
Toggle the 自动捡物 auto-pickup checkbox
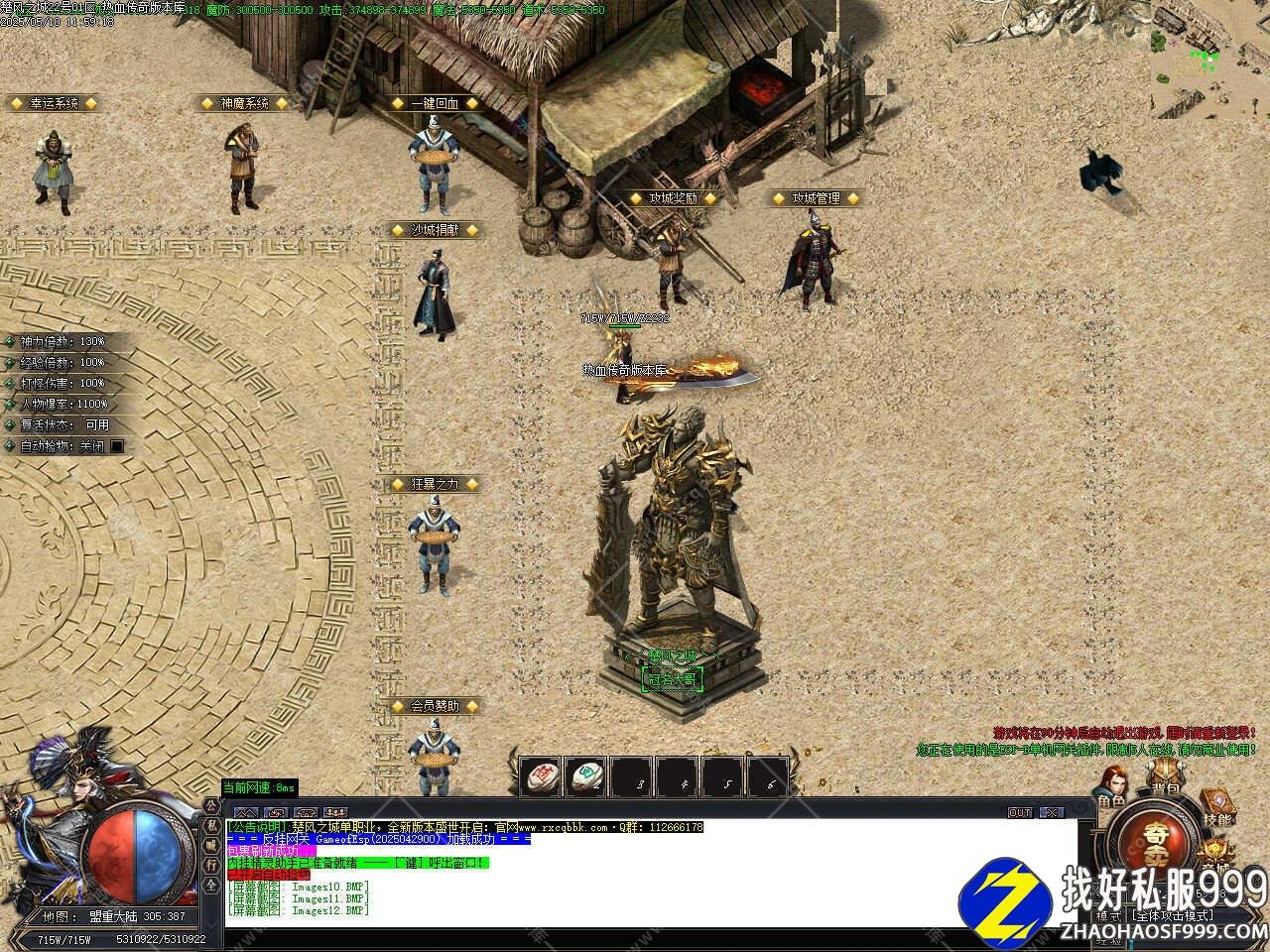click(117, 446)
